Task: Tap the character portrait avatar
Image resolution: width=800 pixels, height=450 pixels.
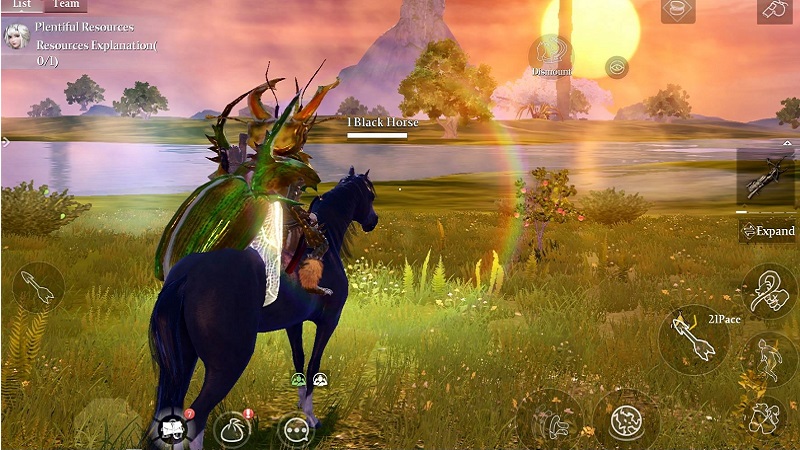Action: pos(16,37)
